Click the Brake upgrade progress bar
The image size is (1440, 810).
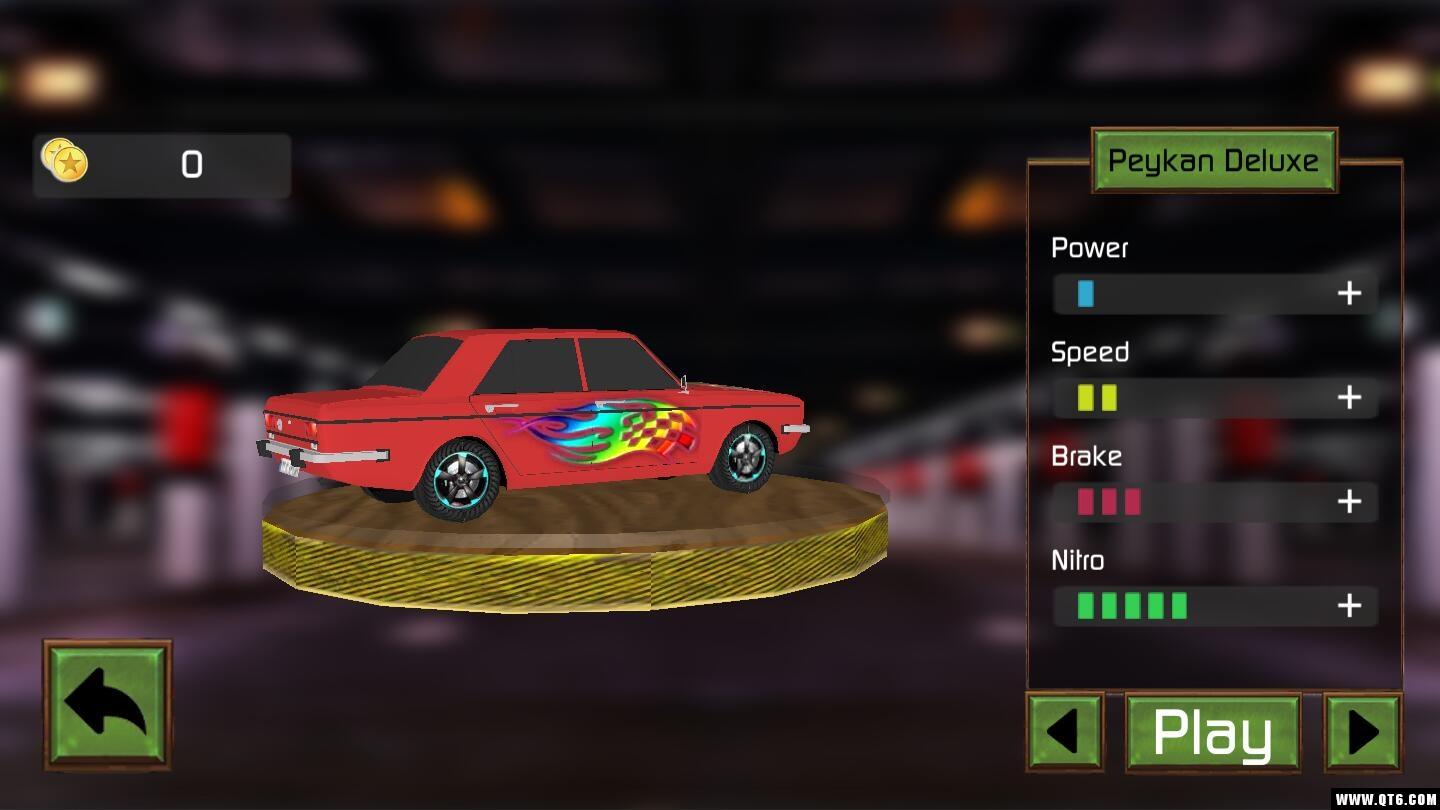click(x=1190, y=502)
